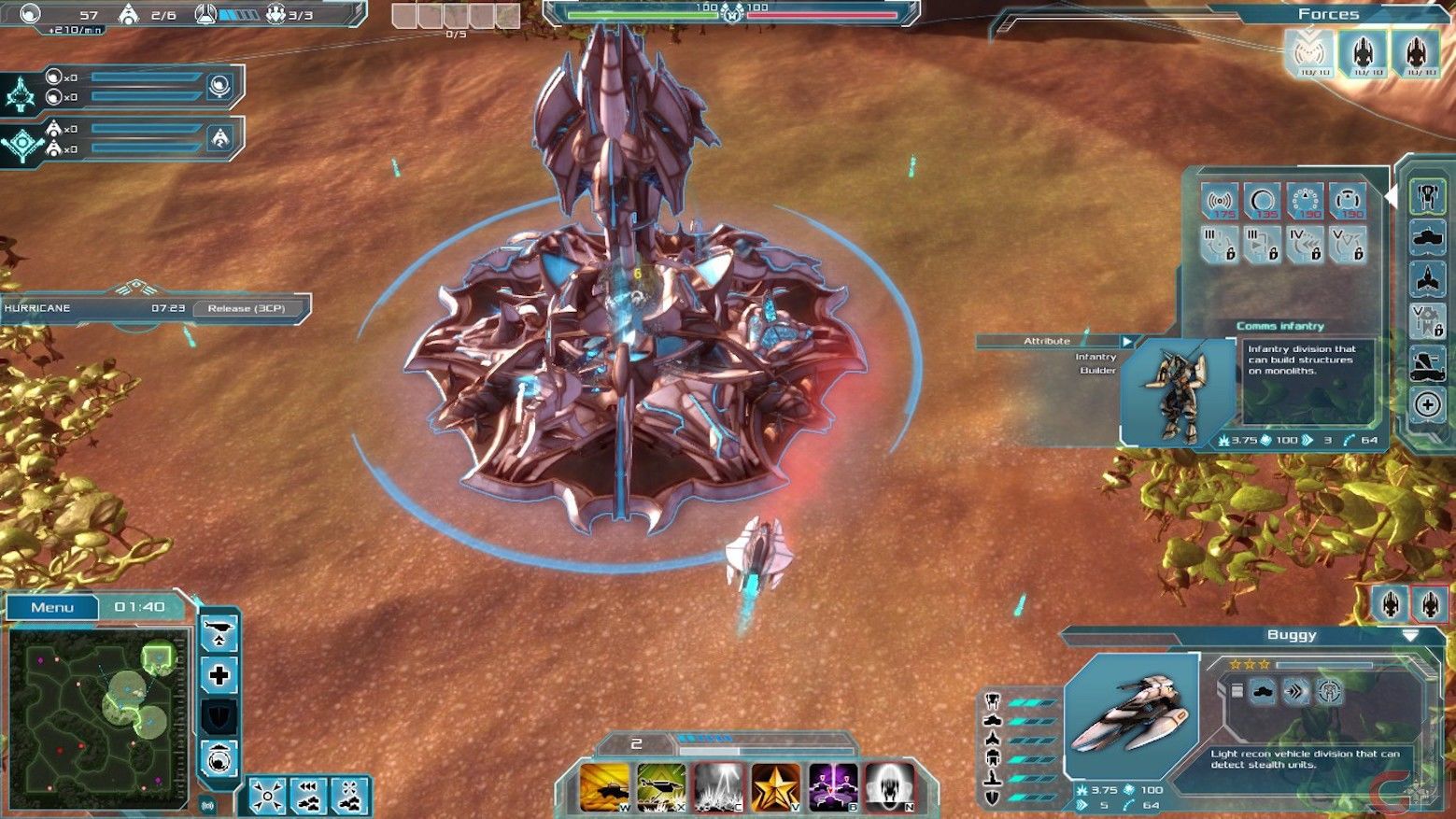
Task: Switch to the tank vehicle production tab
Action: click(1426, 237)
